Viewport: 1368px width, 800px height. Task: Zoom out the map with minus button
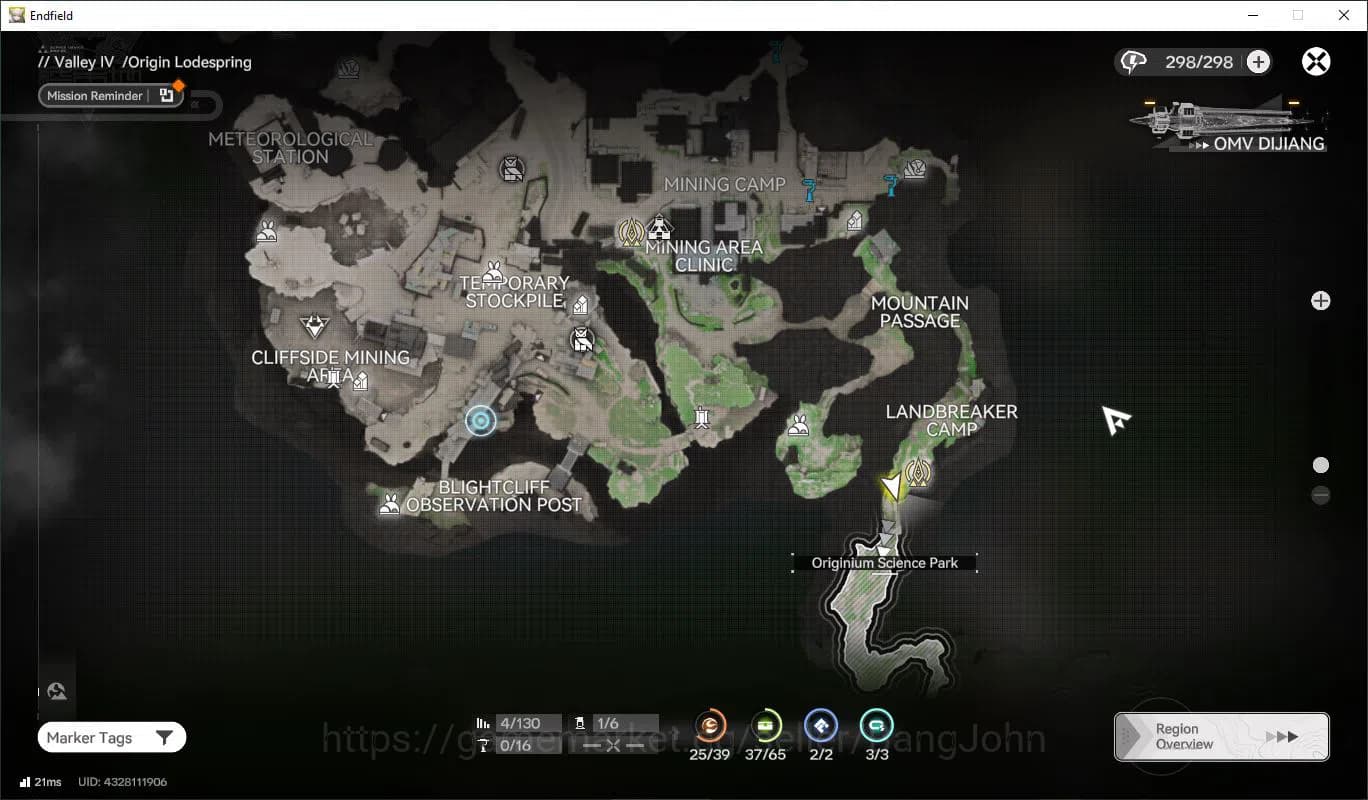pyautogui.click(x=1321, y=495)
